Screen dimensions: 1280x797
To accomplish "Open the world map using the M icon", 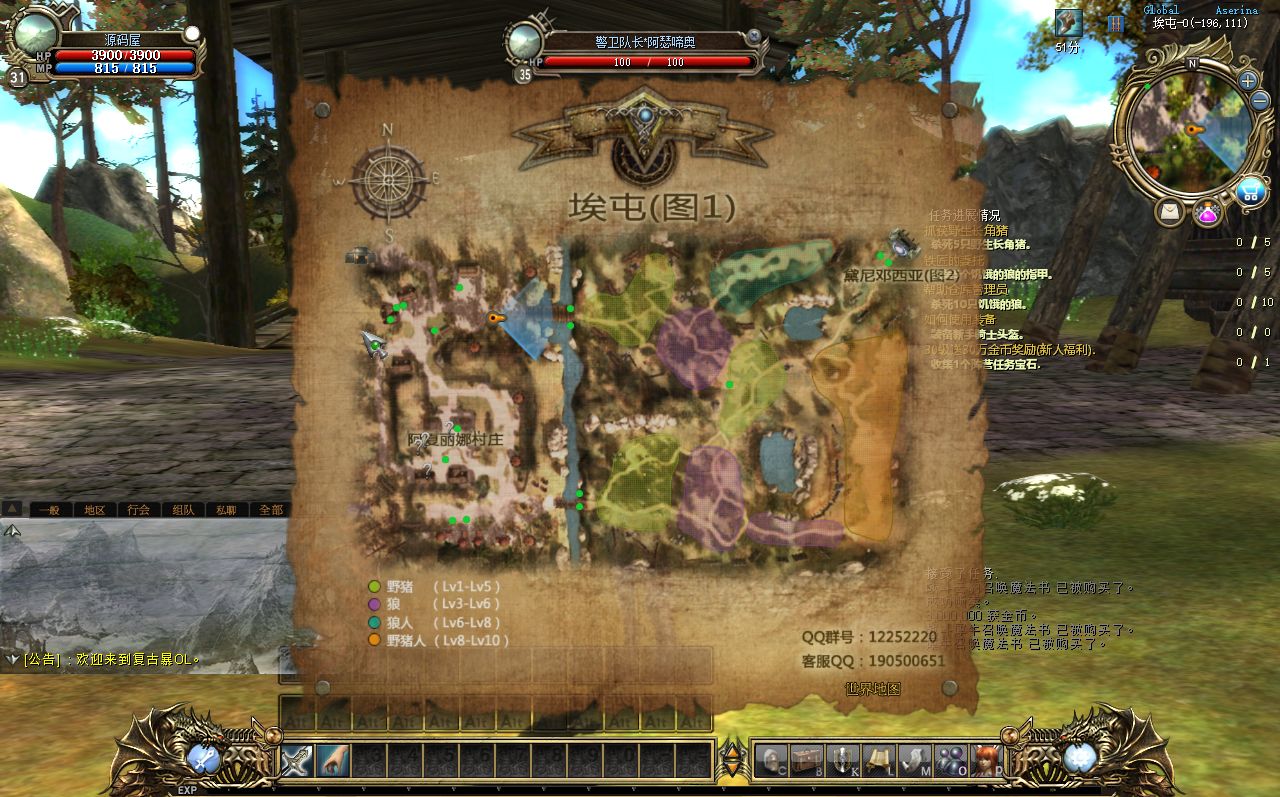I will [x=914, y=760].
